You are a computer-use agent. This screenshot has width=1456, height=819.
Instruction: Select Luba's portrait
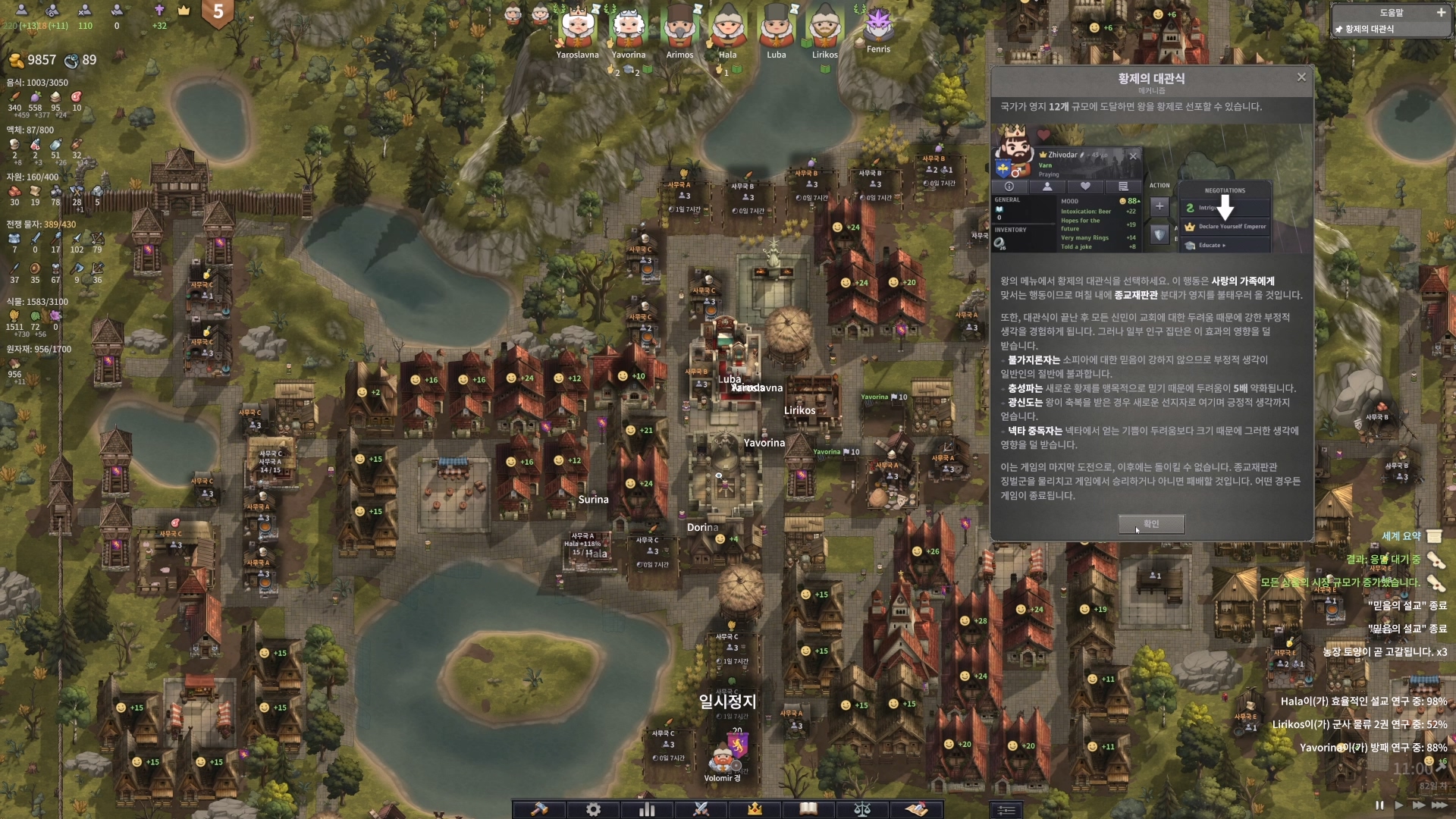coord(776,27)
